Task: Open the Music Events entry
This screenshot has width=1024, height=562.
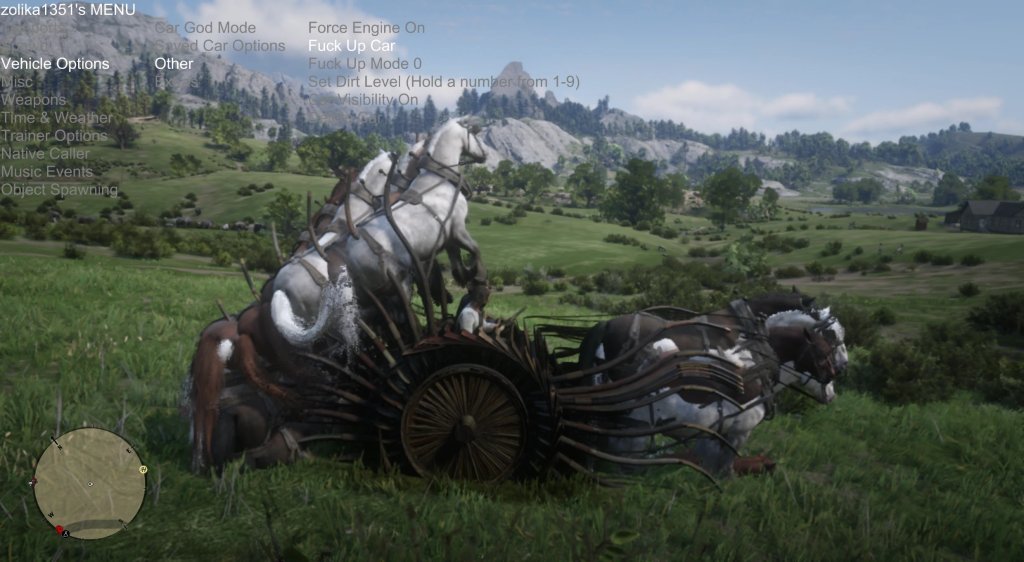Action: point(46,172)
